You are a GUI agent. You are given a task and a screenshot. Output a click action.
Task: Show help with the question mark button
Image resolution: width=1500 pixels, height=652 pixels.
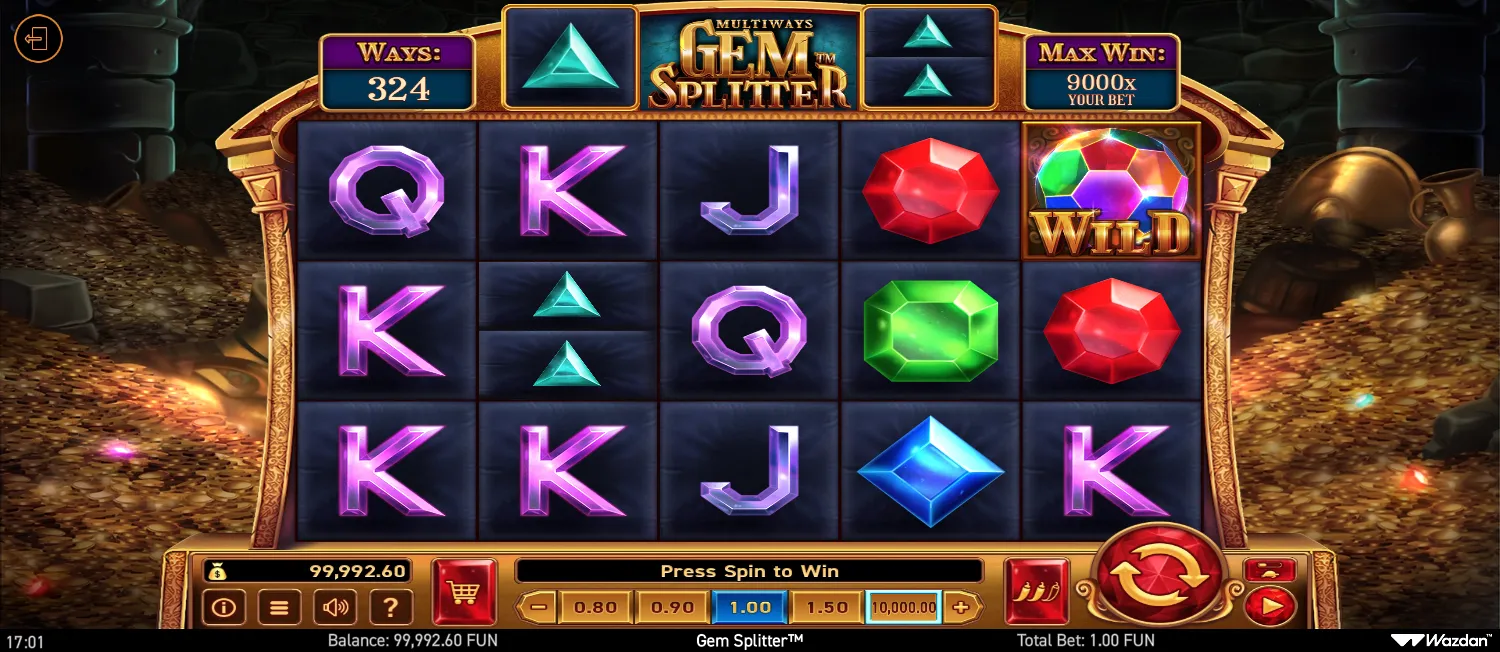(392, 607)
